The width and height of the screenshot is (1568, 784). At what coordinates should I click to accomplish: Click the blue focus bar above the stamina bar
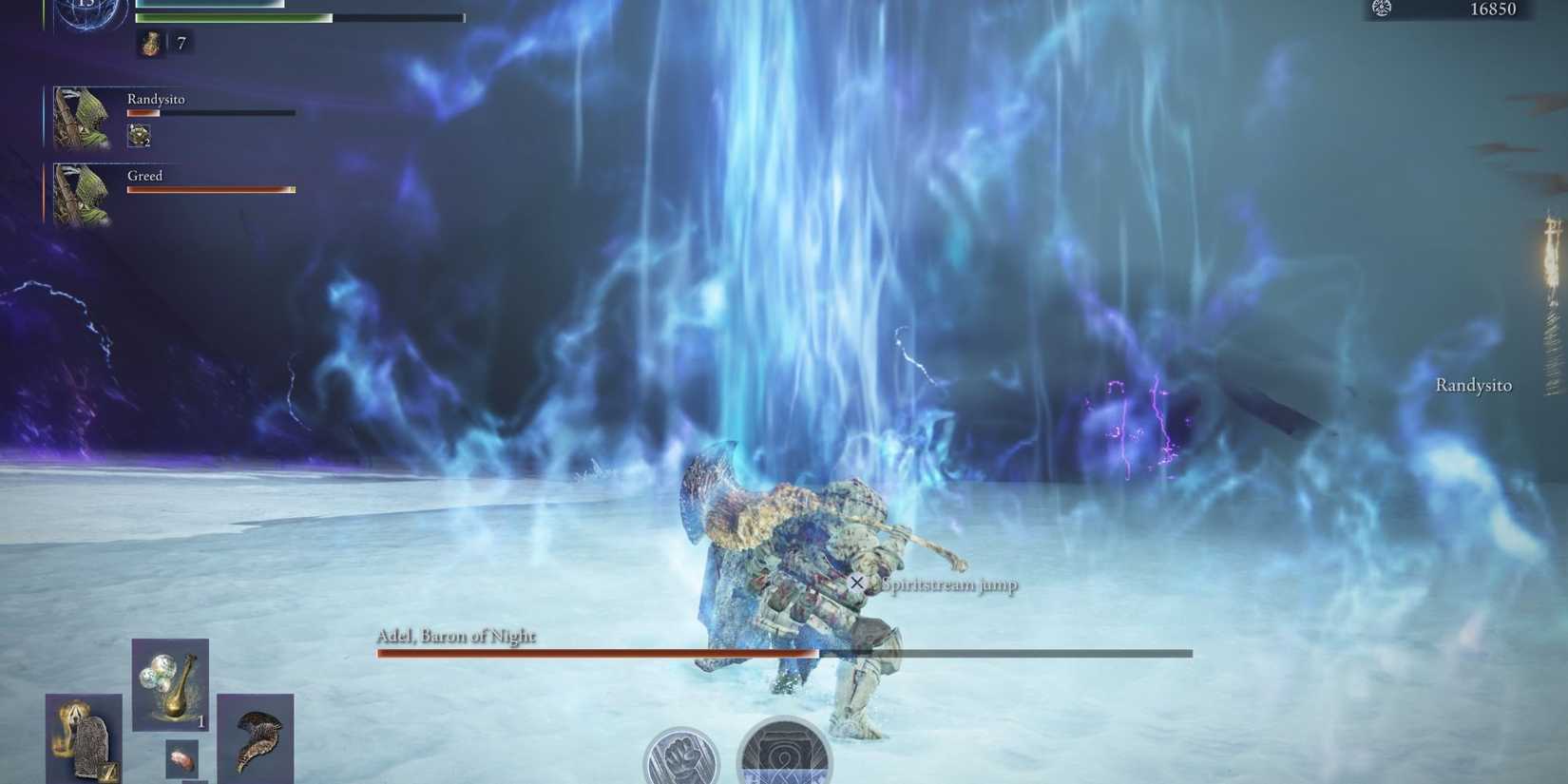point(209,5)
